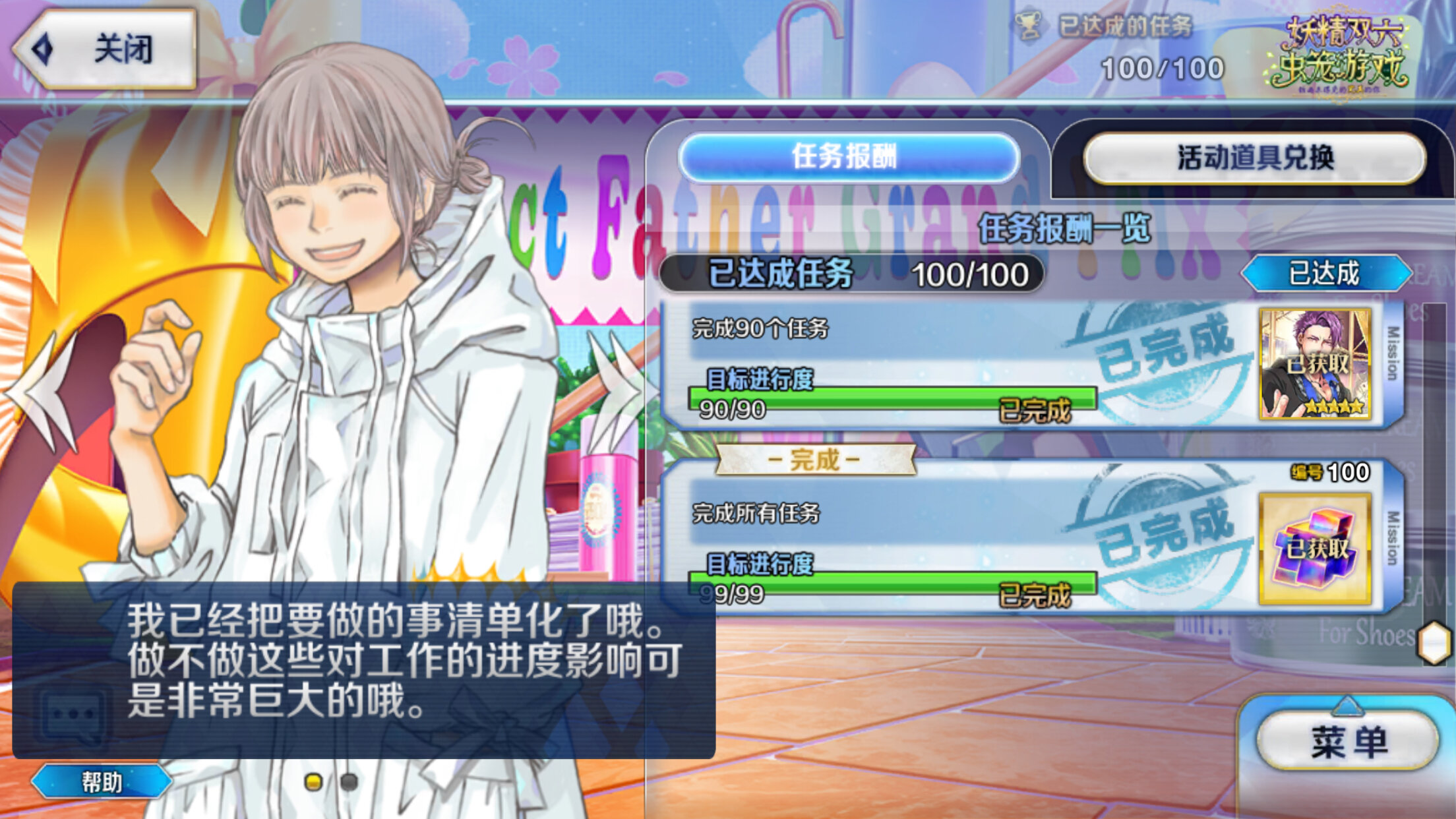
Task: Toggle the 已达成 mission filter
Action: pos(1325,273)
